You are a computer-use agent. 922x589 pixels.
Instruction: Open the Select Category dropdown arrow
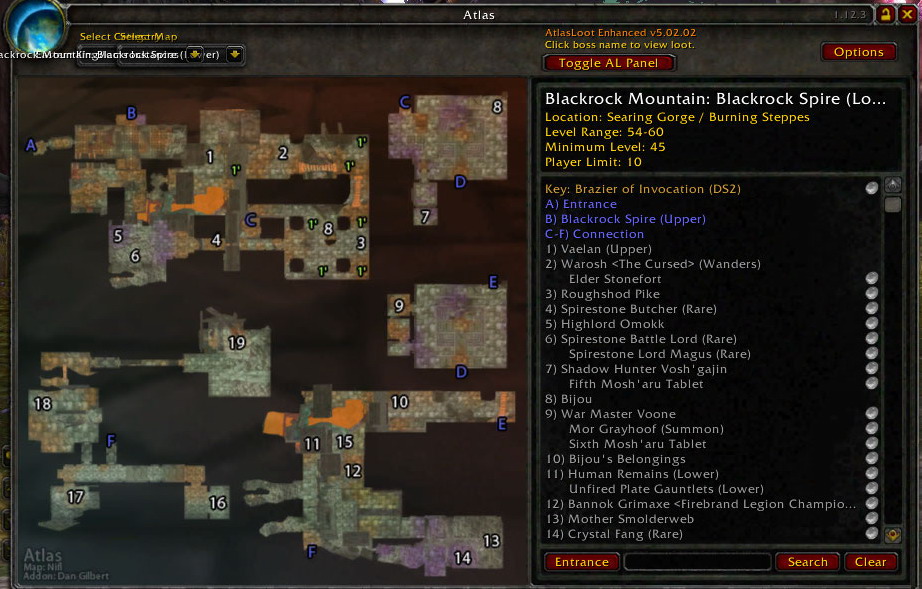tap(195, 54)
